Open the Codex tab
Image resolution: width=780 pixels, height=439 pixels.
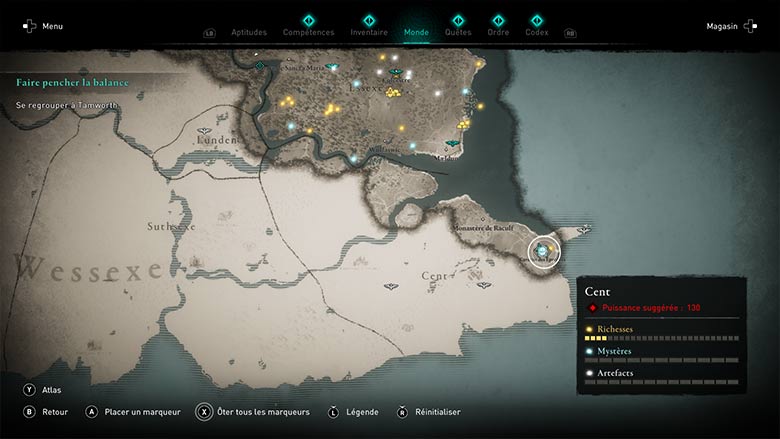pos(537,32)
